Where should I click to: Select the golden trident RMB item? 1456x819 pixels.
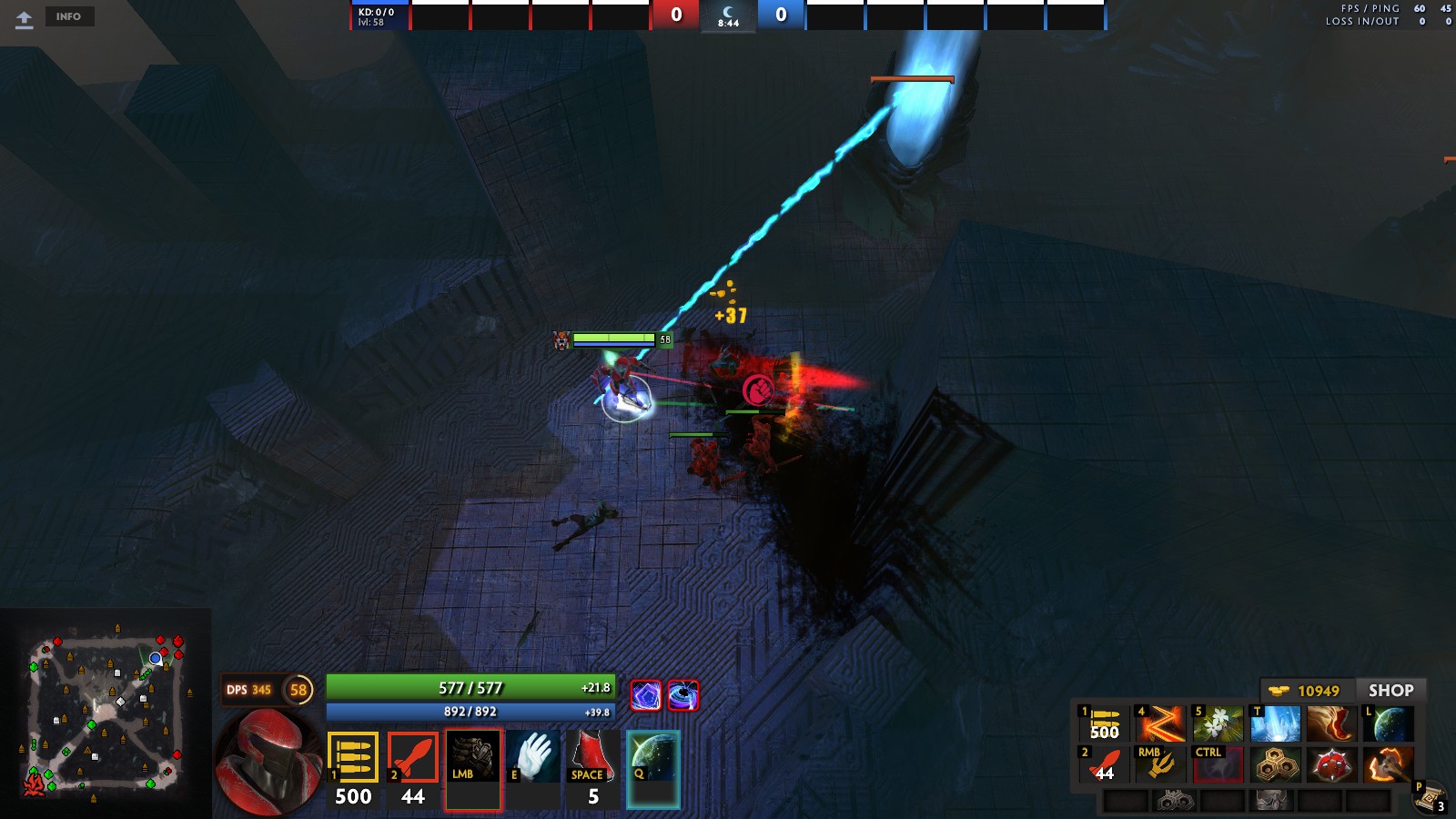tap(1160, 765)
